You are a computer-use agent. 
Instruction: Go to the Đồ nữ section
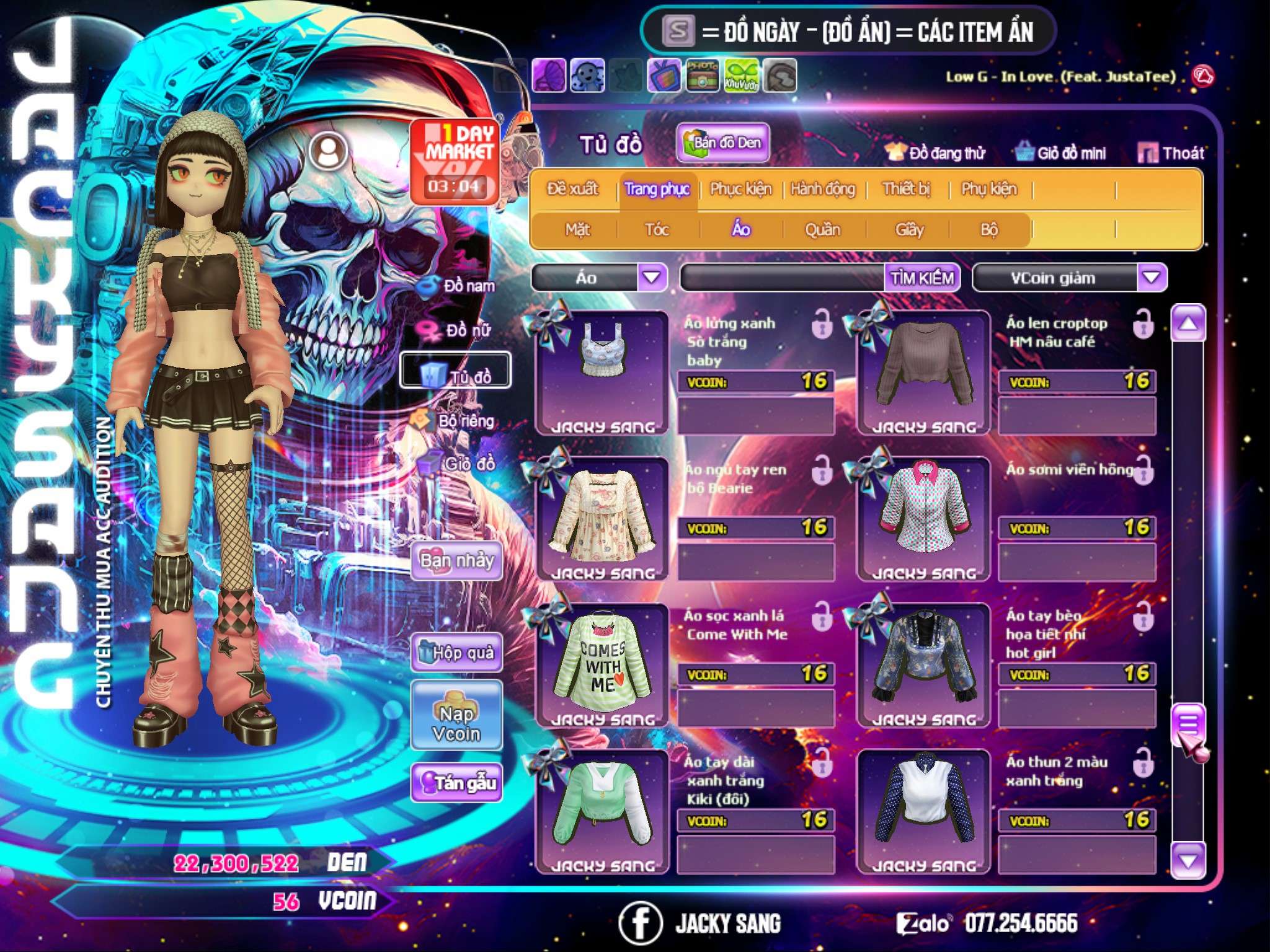coord(459,329)
